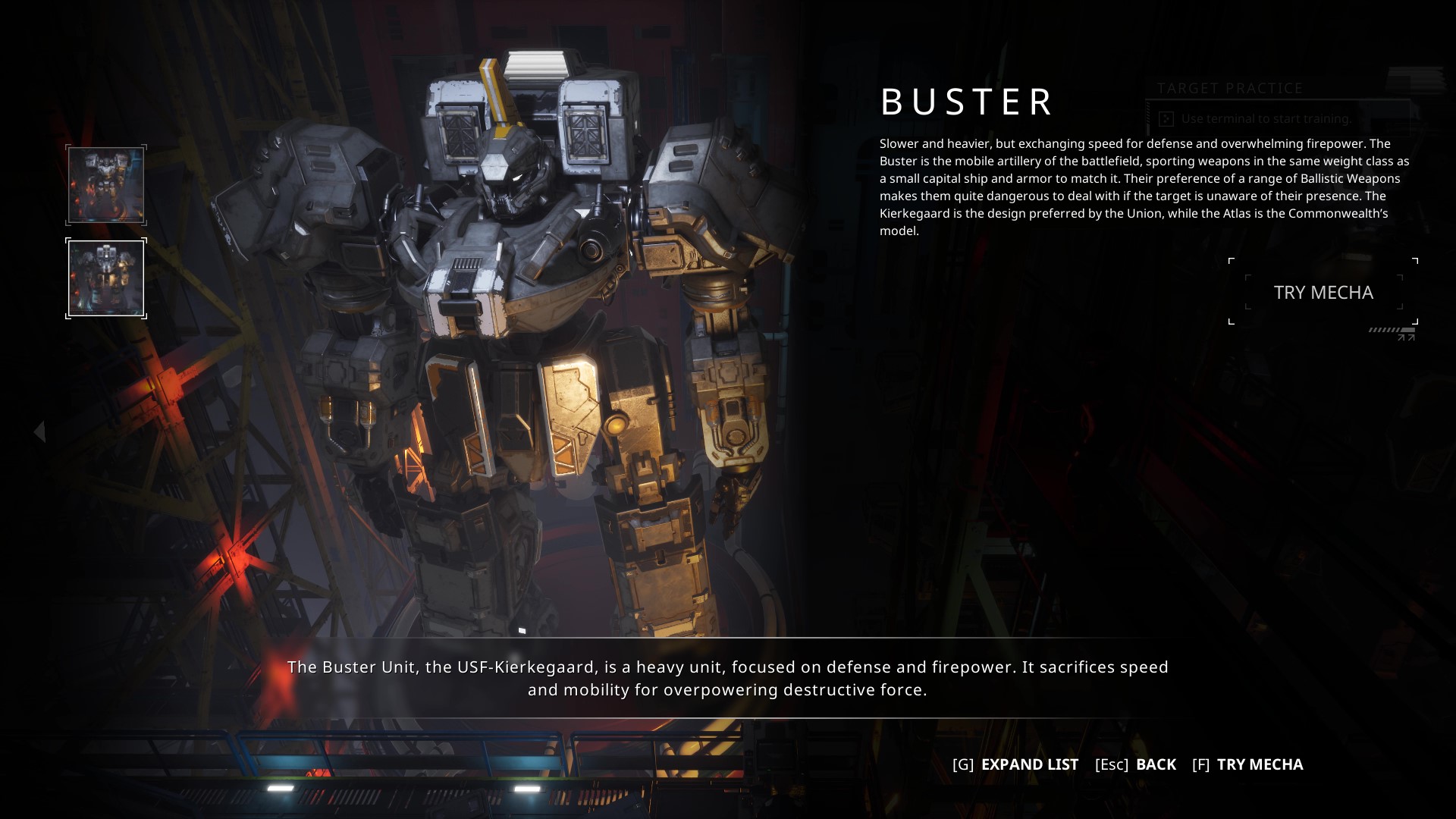The height and width of the screenshot is (819, 1456).
Task: Click TRY MECHA in the bottom bar
Action: 1247,764
